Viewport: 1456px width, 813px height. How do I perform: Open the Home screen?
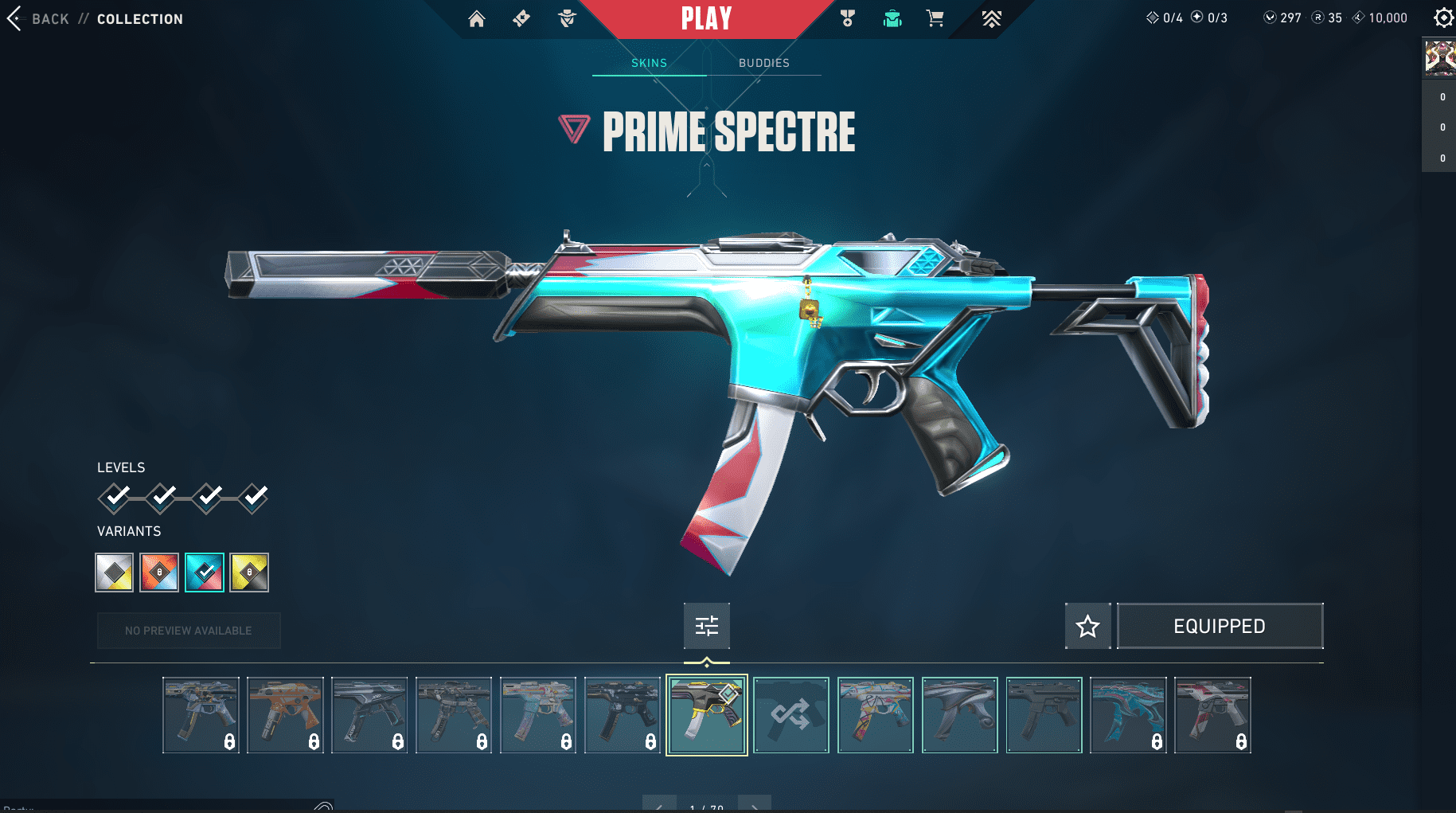coord(477,19)
